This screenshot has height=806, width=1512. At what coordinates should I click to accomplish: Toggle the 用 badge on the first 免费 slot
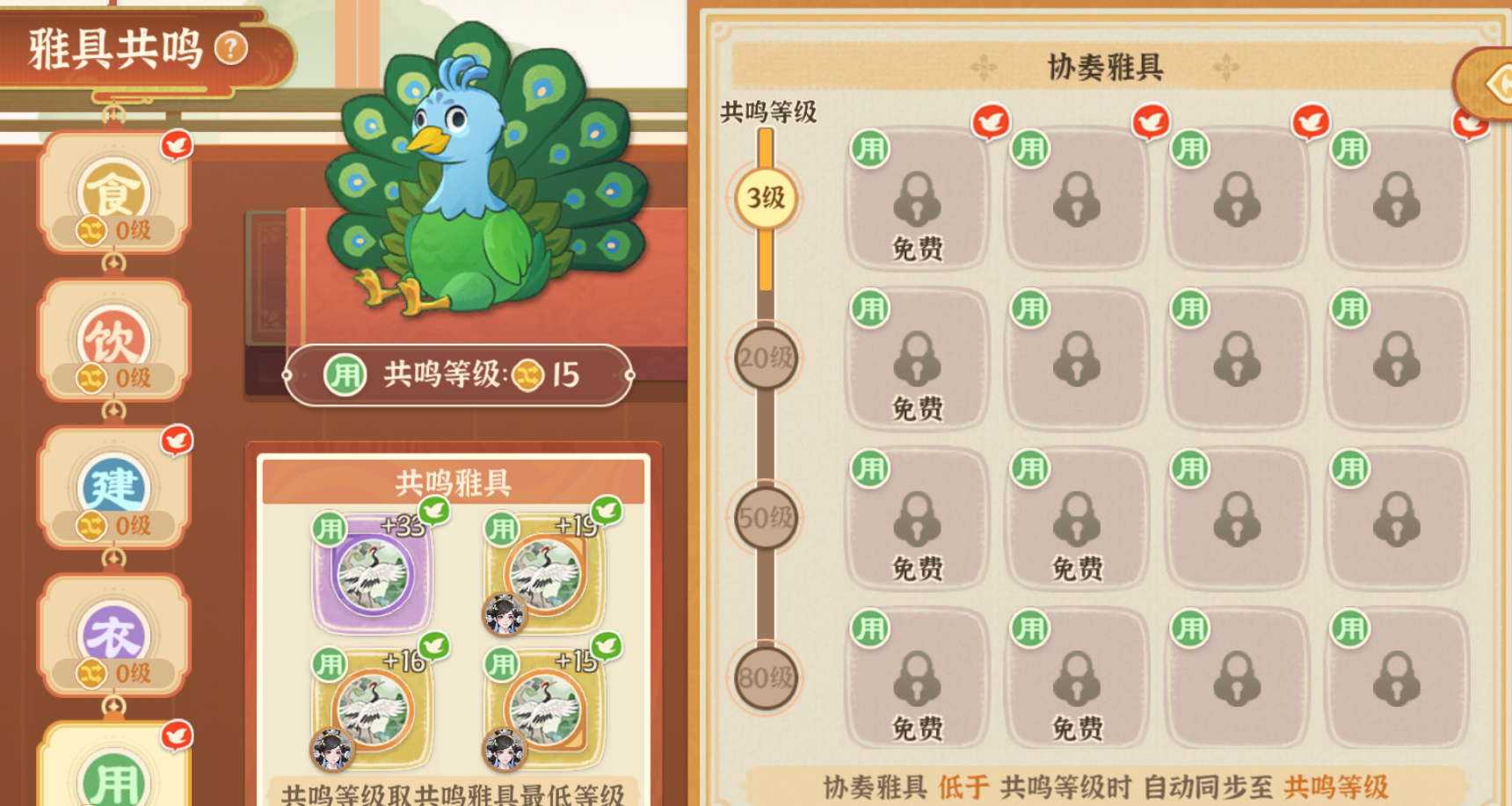[x=870, y=148]
